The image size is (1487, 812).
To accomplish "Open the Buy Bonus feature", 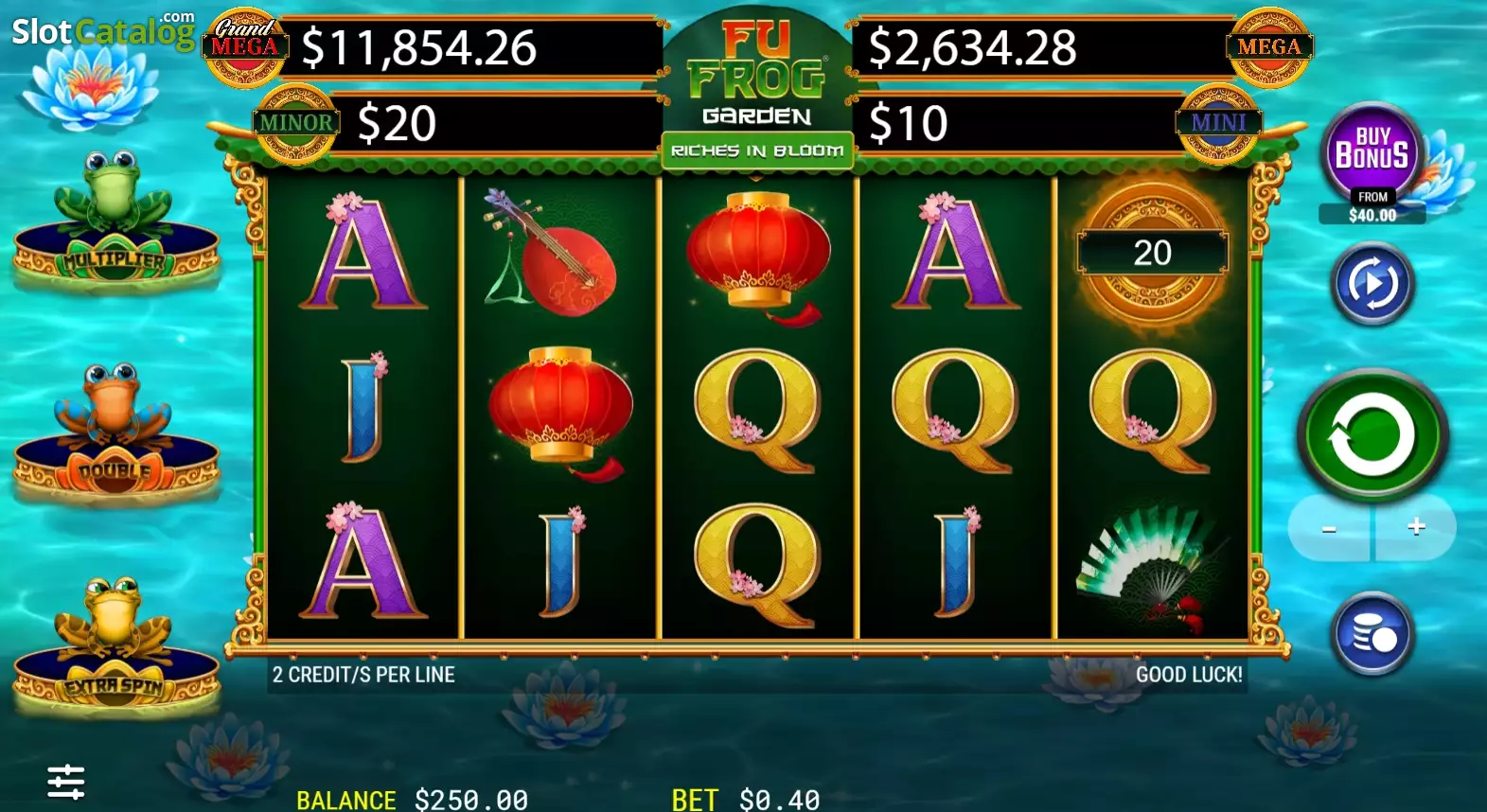I will coord(1372,151).
